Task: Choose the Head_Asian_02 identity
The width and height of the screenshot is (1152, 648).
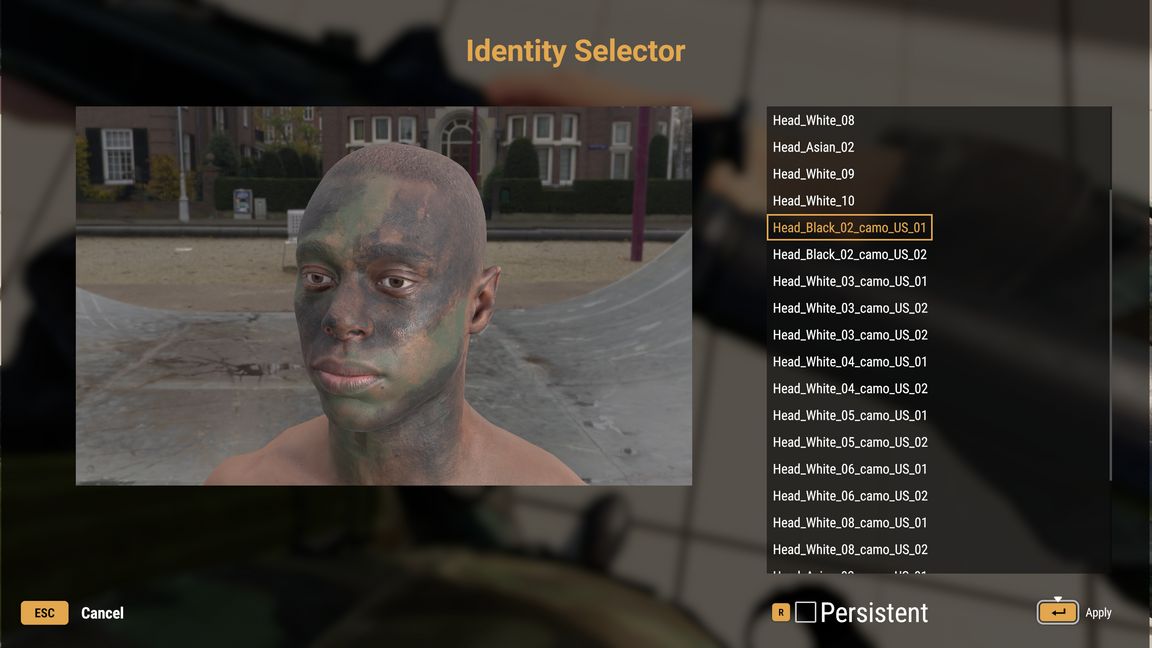Action: 813,148
